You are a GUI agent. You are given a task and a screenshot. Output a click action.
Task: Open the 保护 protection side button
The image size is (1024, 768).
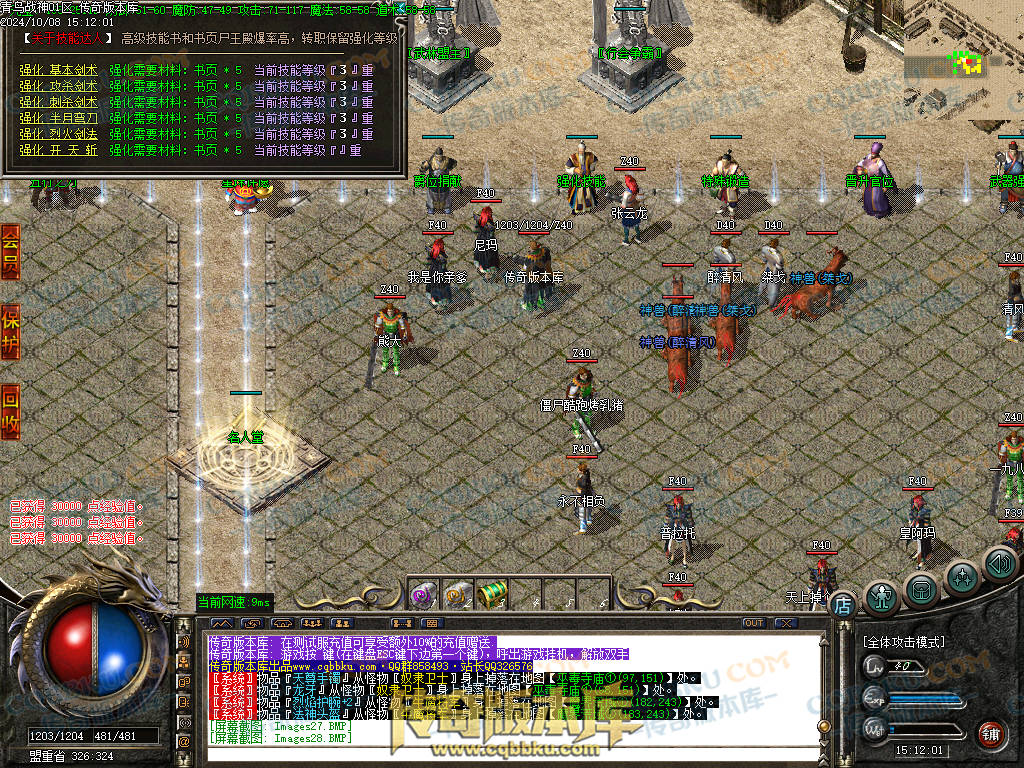point(10,332)
